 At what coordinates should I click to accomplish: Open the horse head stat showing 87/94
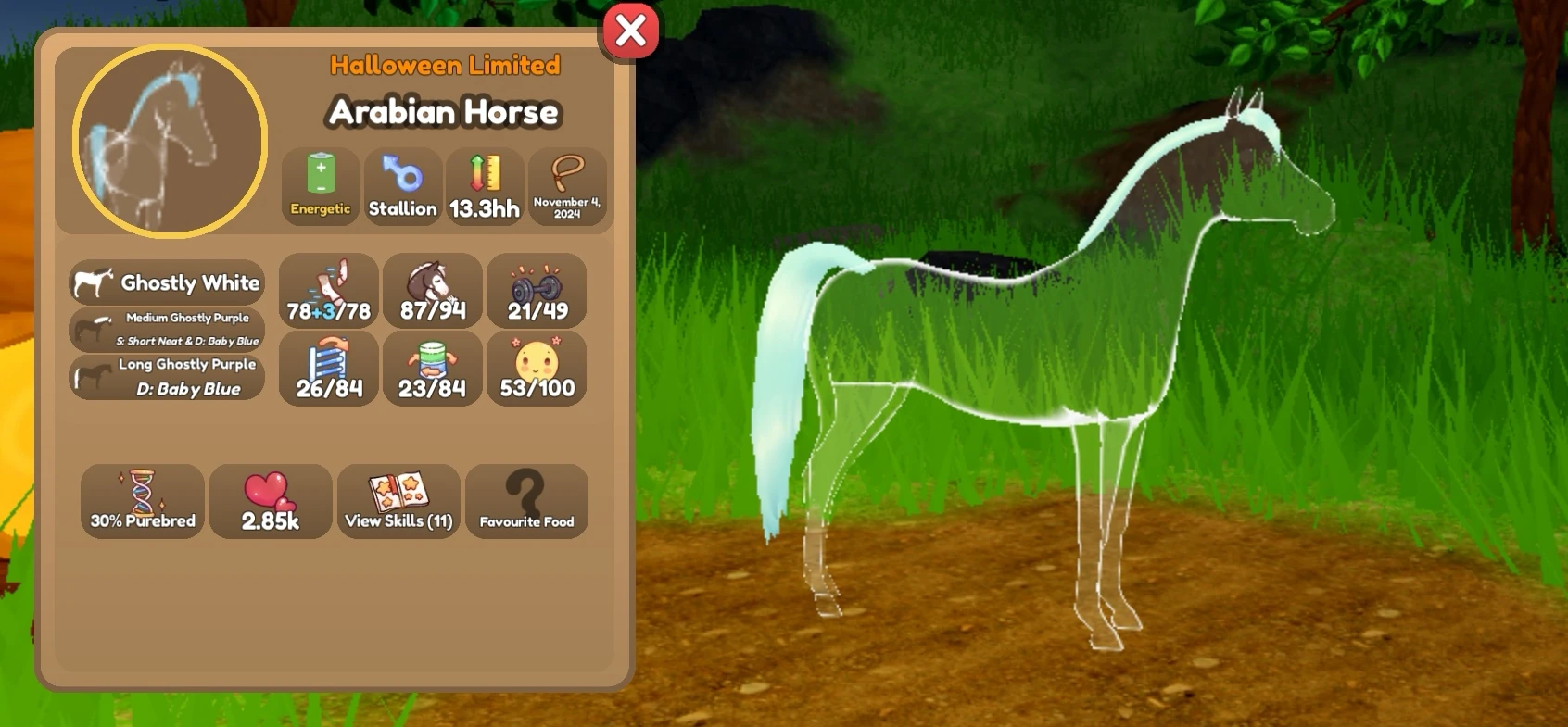click(x=433, y=292)
